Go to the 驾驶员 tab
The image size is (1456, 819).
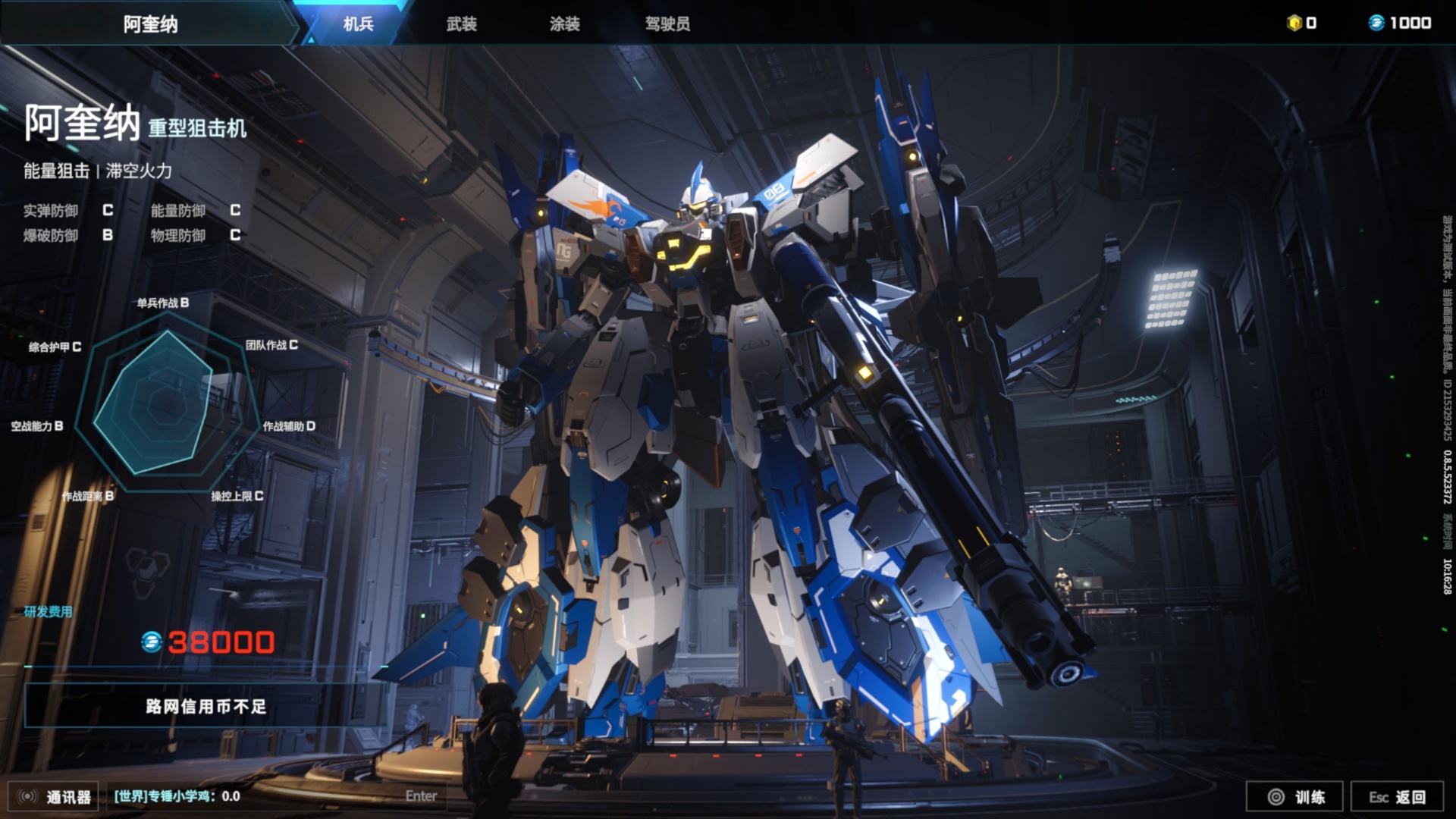[667, 24]
